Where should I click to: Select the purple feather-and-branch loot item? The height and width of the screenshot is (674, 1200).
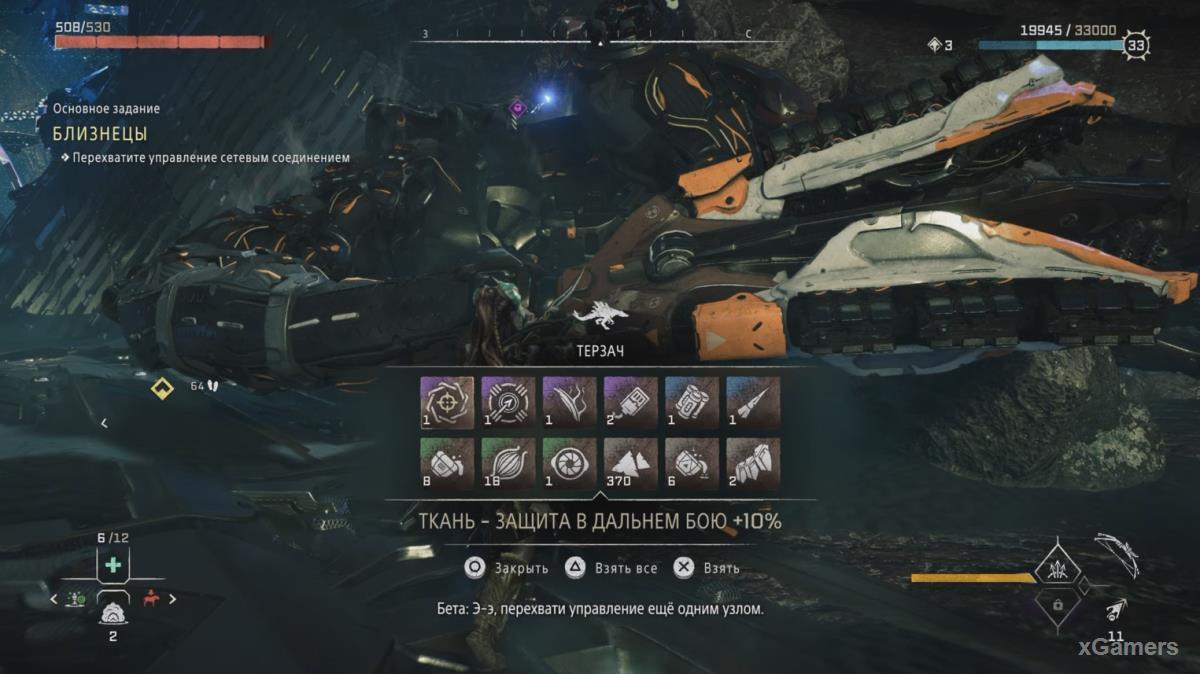(x=569, y=402)
